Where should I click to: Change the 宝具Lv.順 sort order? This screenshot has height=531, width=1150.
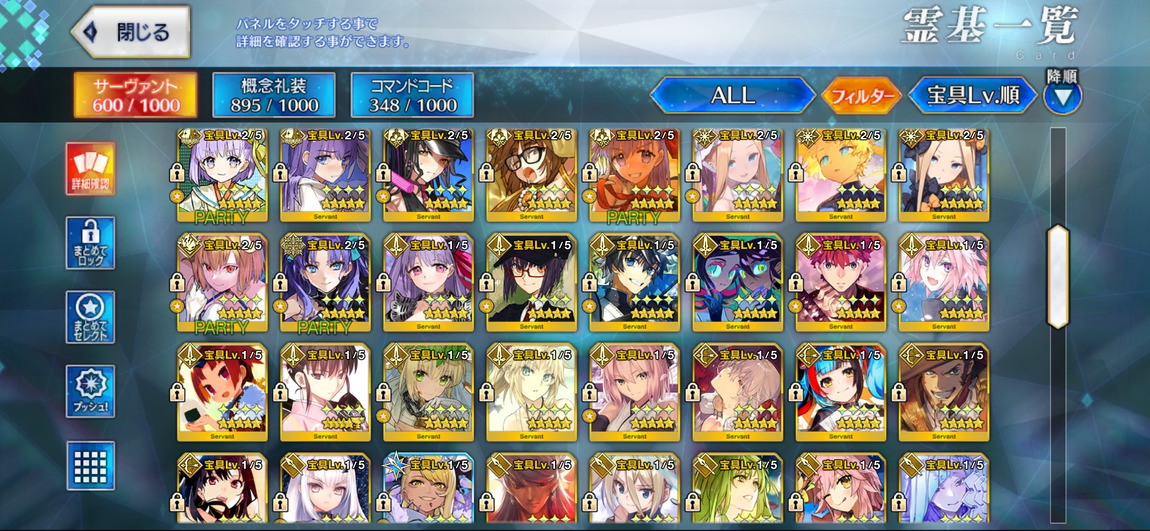(972, 96)
